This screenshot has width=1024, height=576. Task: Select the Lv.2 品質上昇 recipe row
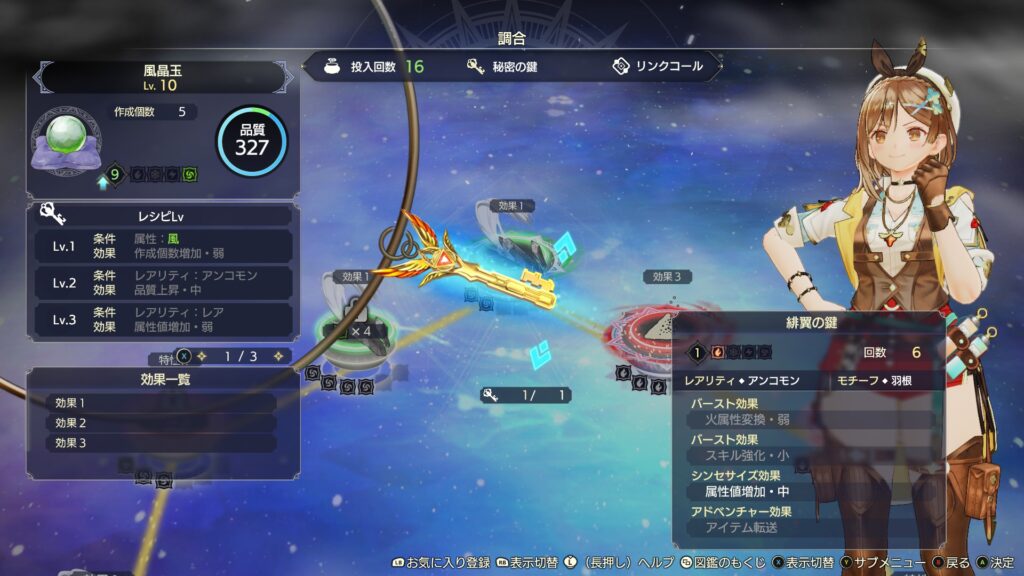pos(162,282)
